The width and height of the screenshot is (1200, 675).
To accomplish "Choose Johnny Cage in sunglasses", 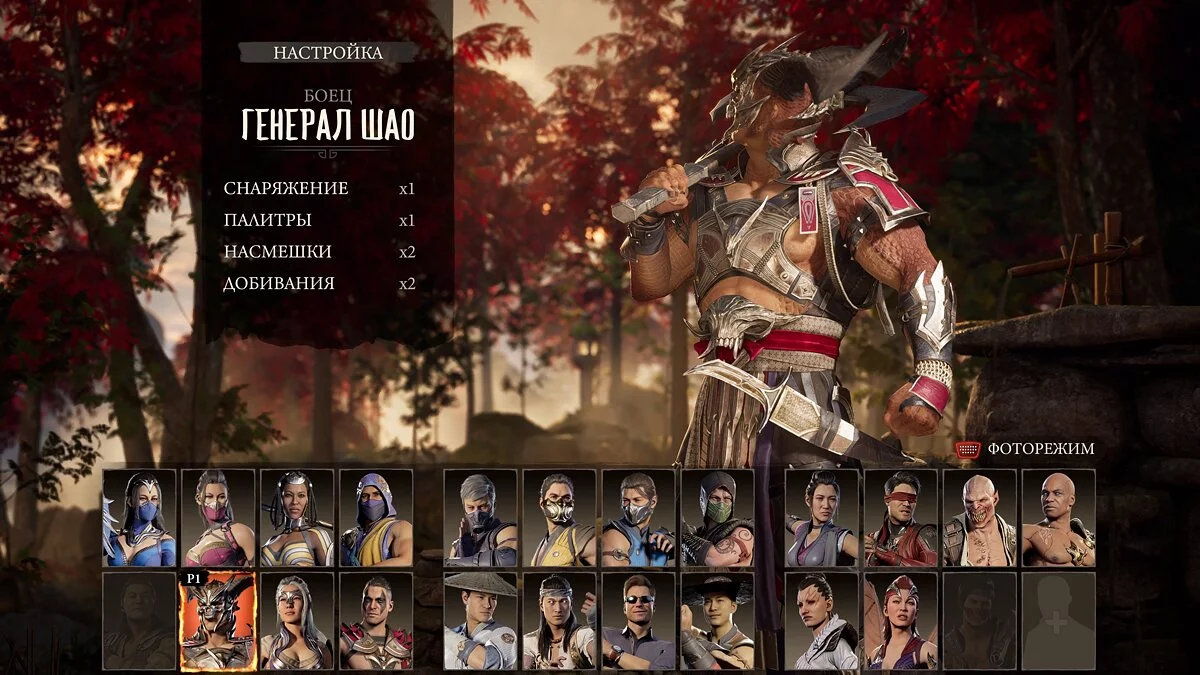I will [x=638, y=621].
